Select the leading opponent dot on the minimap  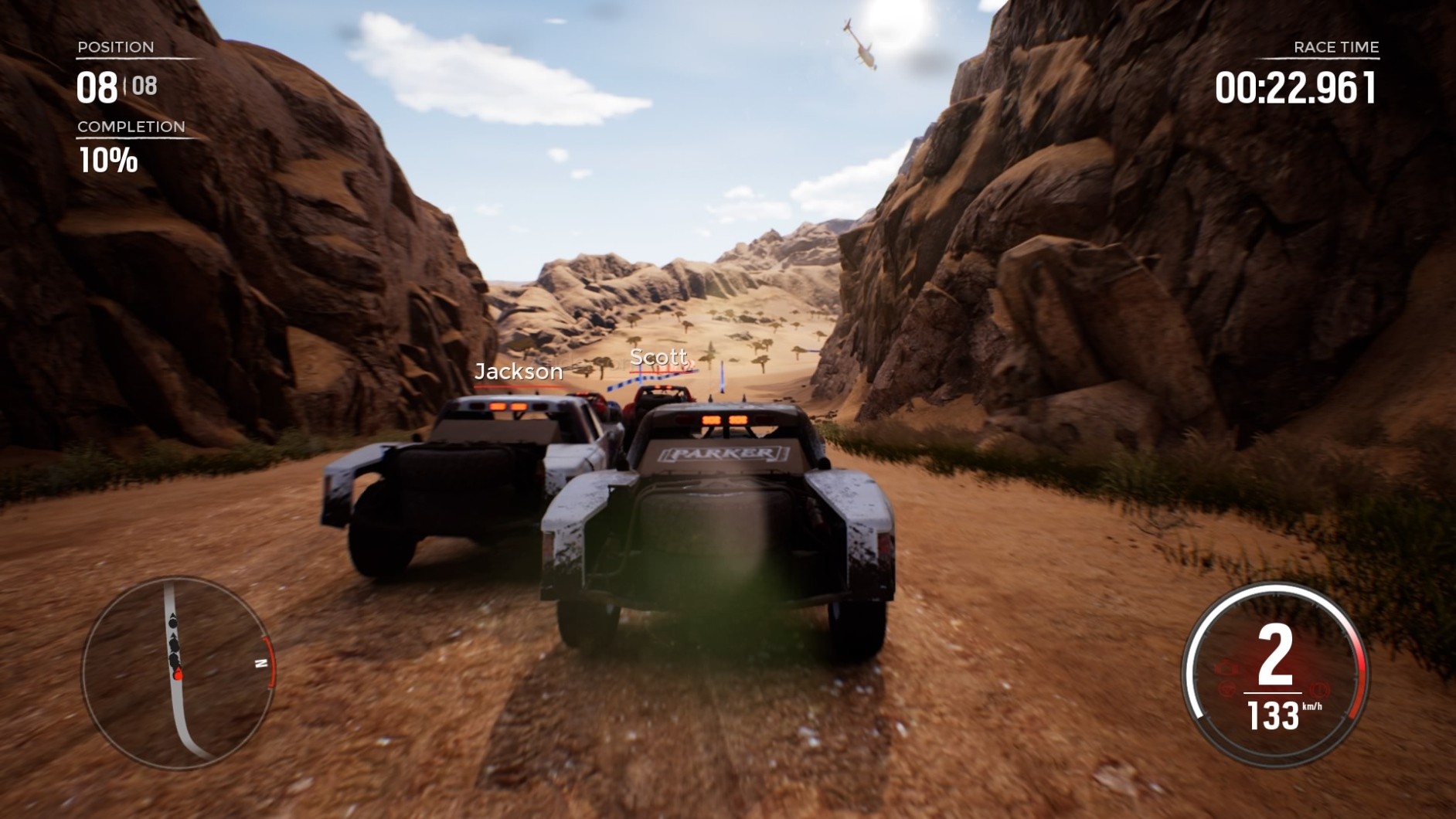[172, 624]
